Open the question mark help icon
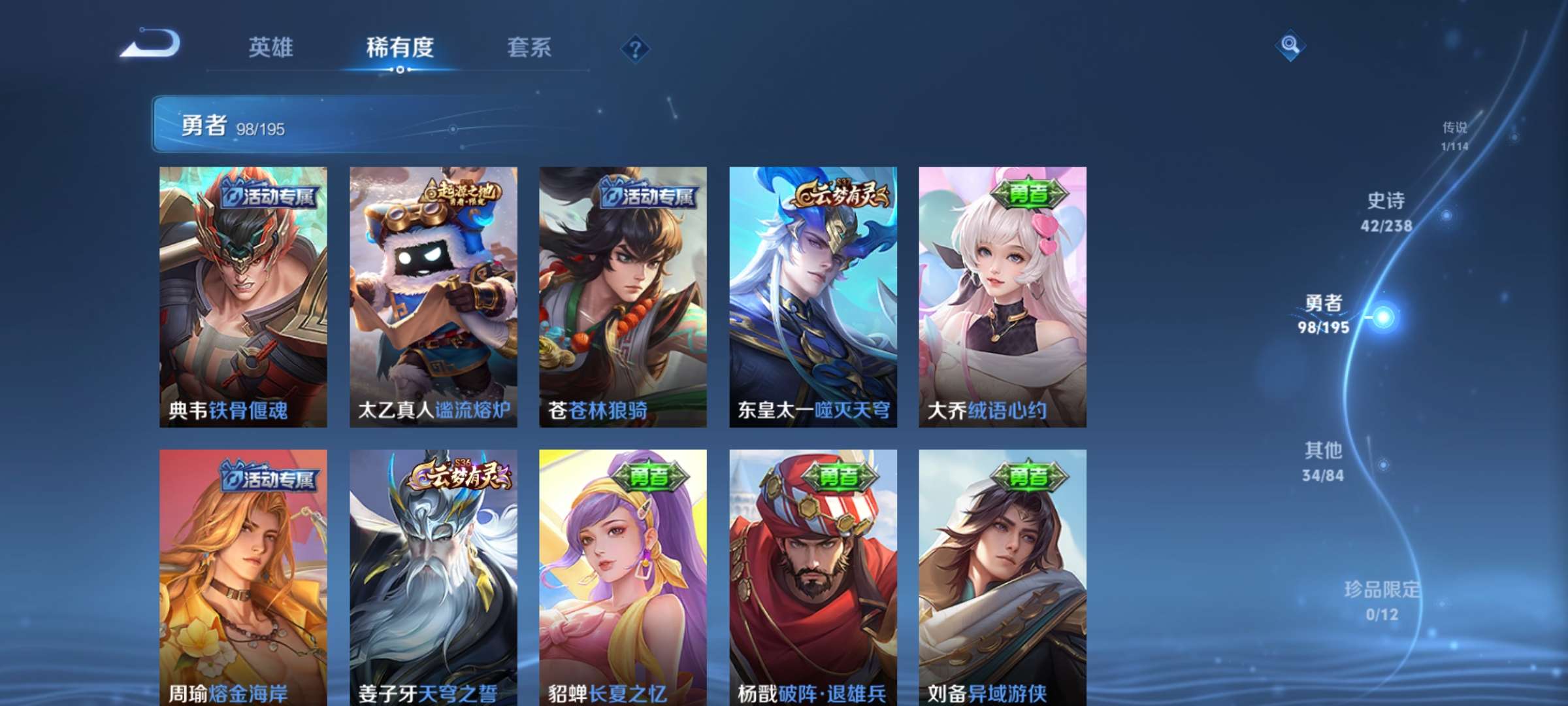 (x=635, y=48)
